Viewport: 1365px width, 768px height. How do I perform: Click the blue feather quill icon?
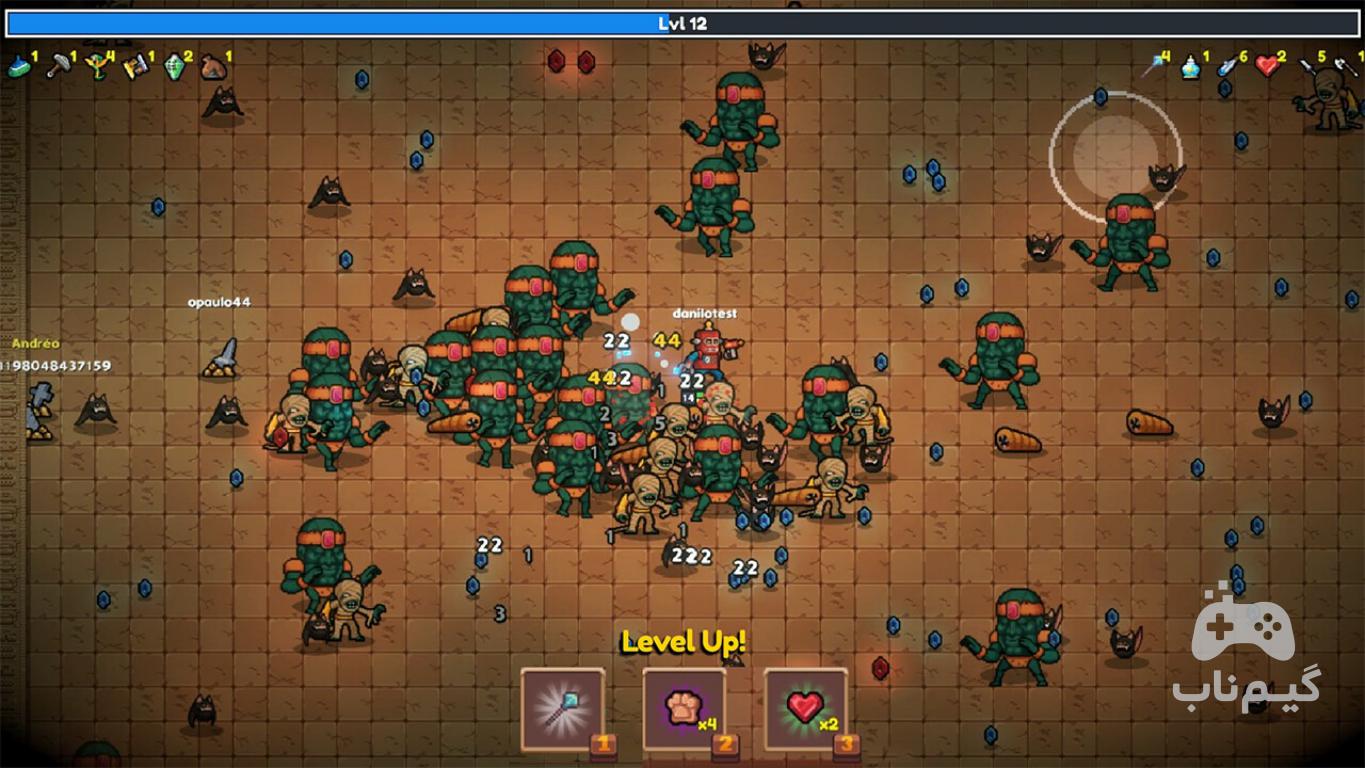coord(1227,67)
